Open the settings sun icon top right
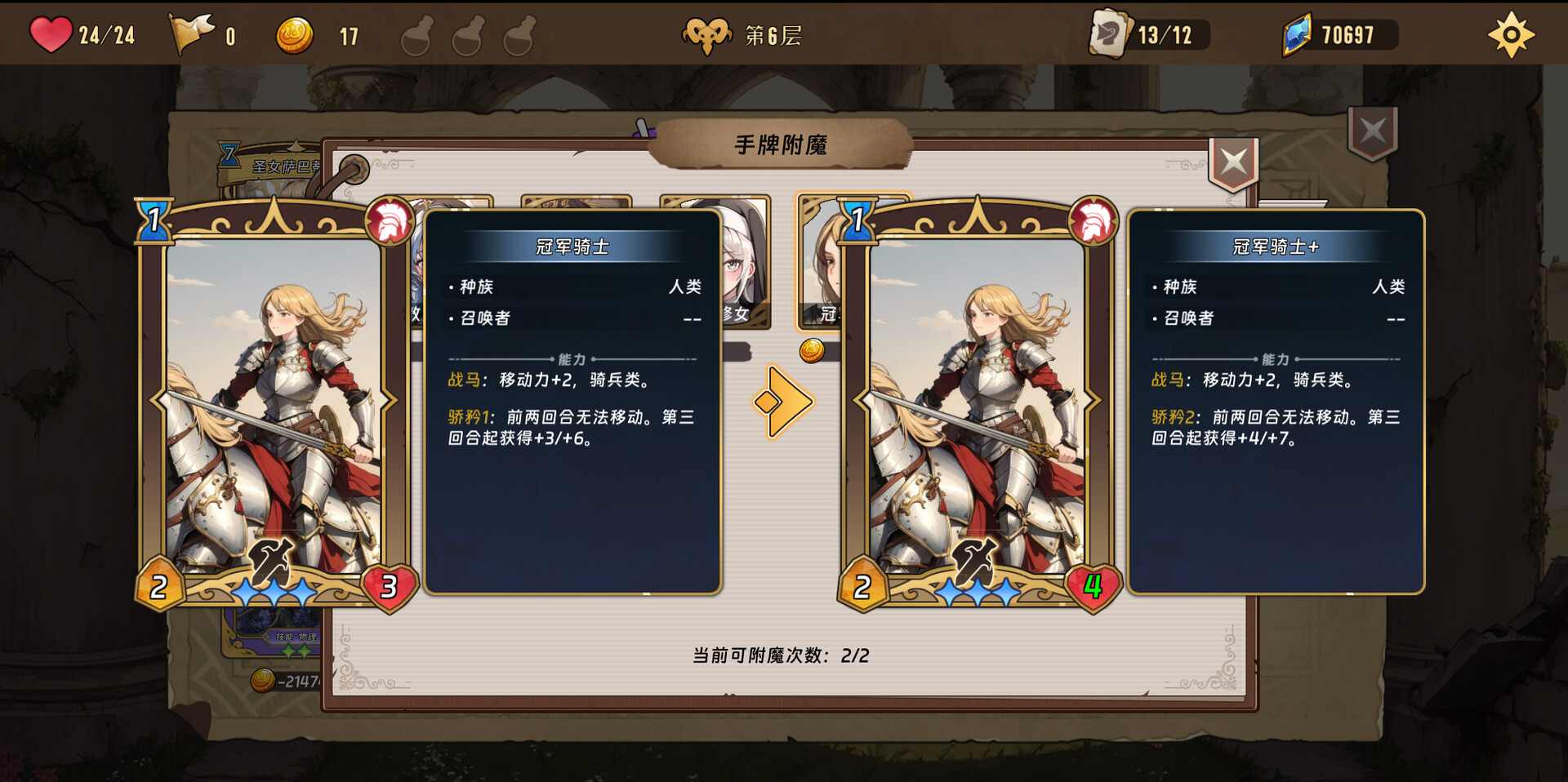Image resolution: width=1568 pixels, height=782 pixels. (1512, 33)
